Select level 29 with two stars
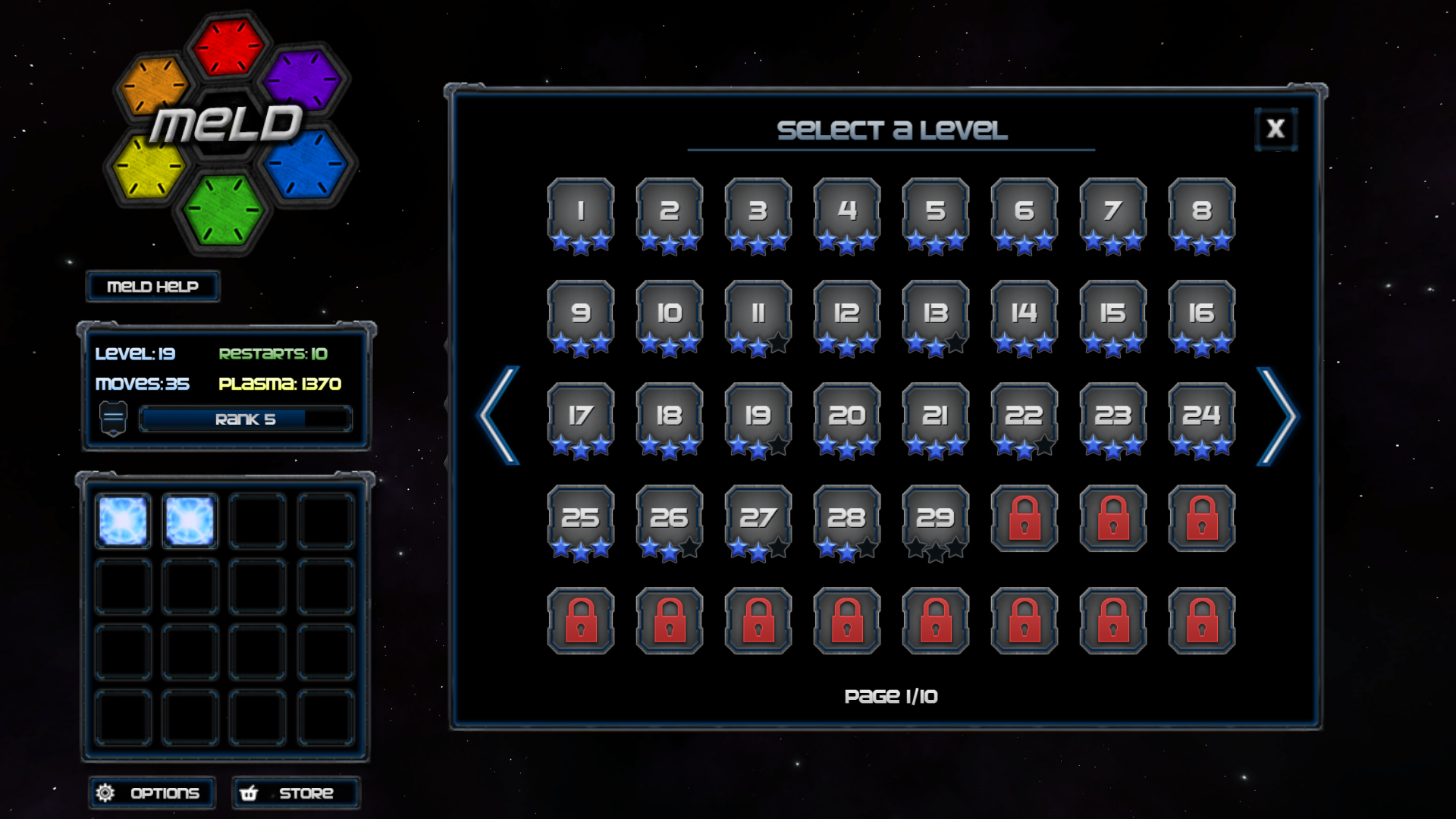 pyautogui.click(x=934, y=519)
